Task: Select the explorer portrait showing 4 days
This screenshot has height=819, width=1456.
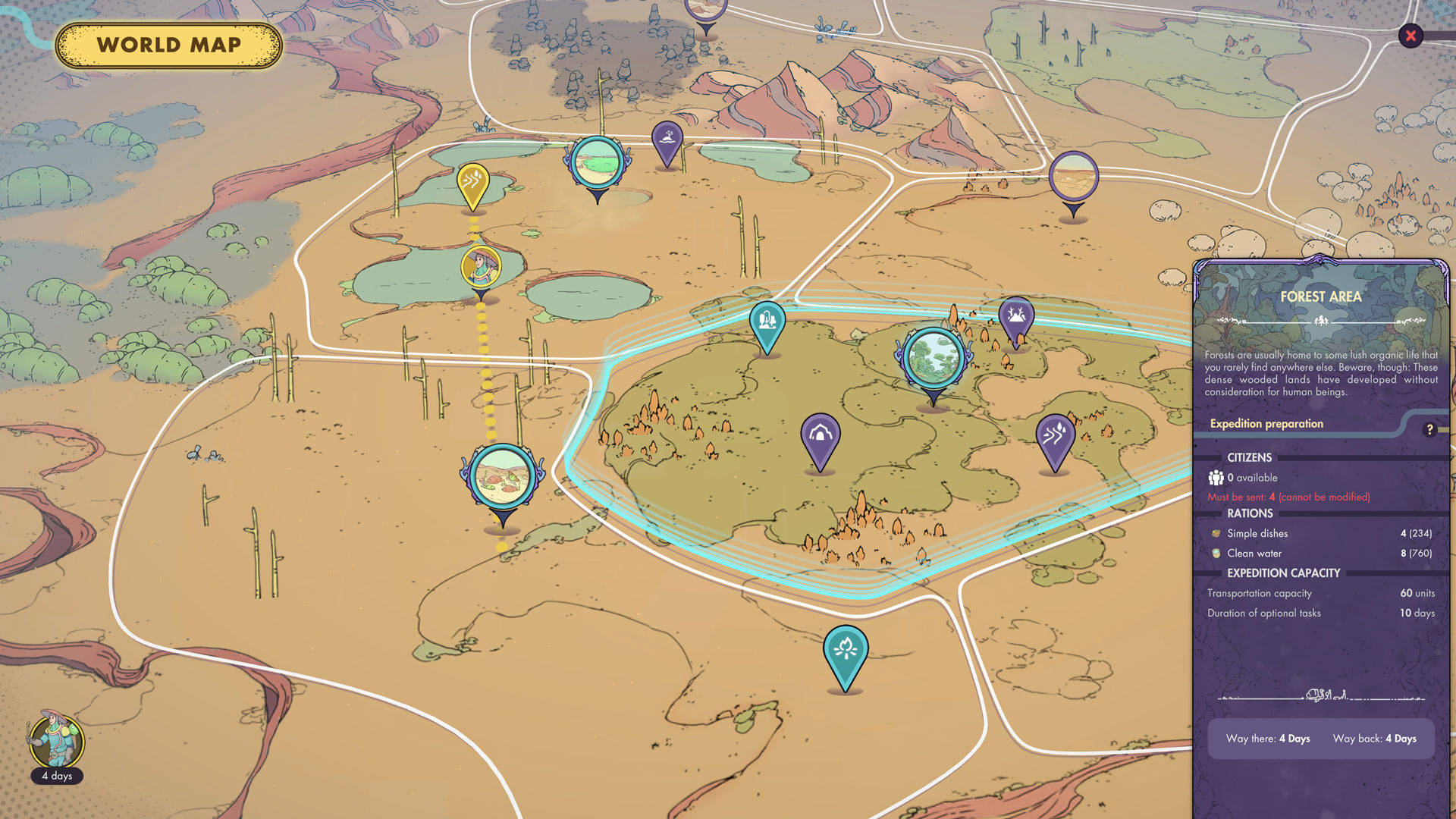Action: pyautogui.click(x=57, y=742)
